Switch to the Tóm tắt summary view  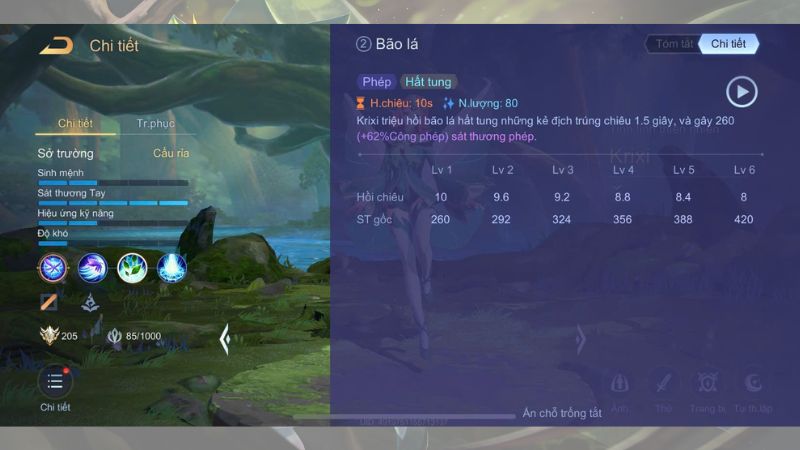[674, 44]
